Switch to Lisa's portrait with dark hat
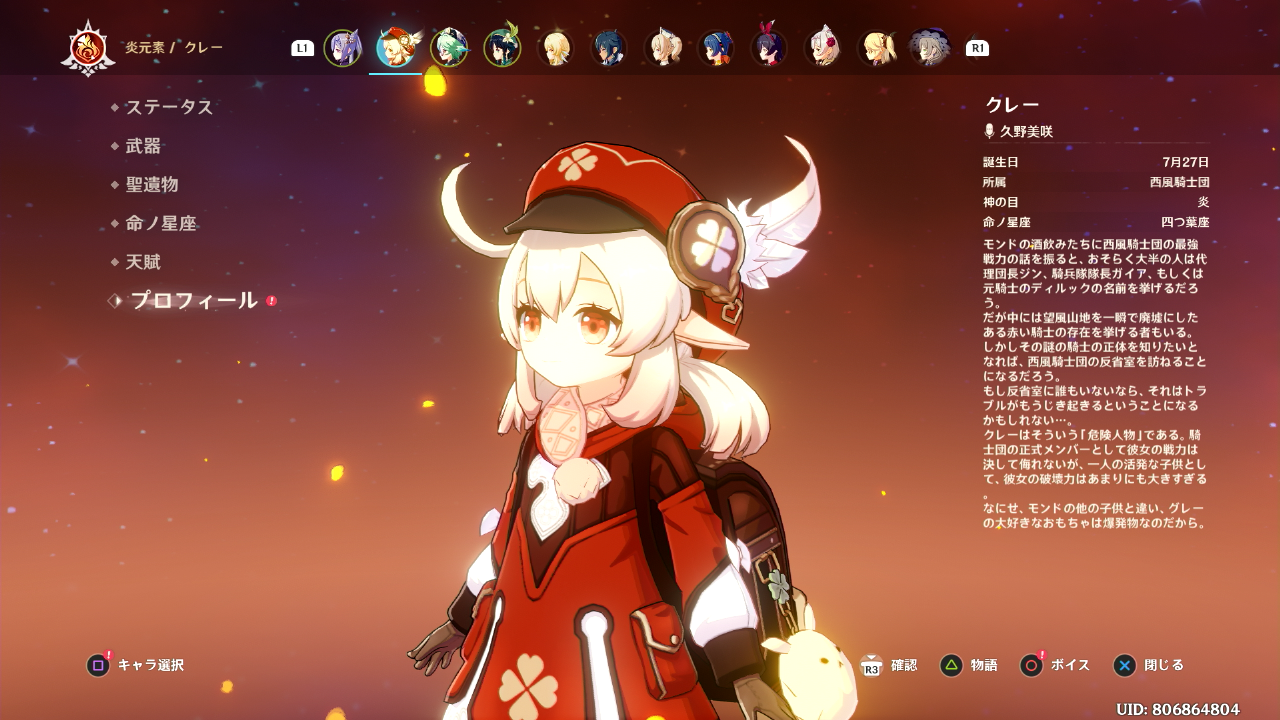1280x720 pixels. [x=929, y=48]
